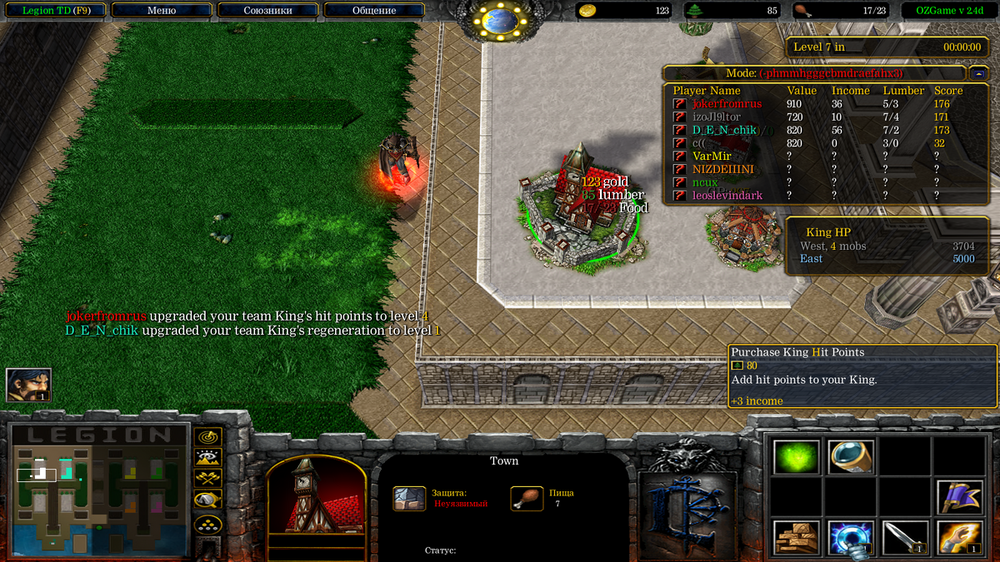
Task: Activate the green glowing orb ability
Action: click(797, 457)
